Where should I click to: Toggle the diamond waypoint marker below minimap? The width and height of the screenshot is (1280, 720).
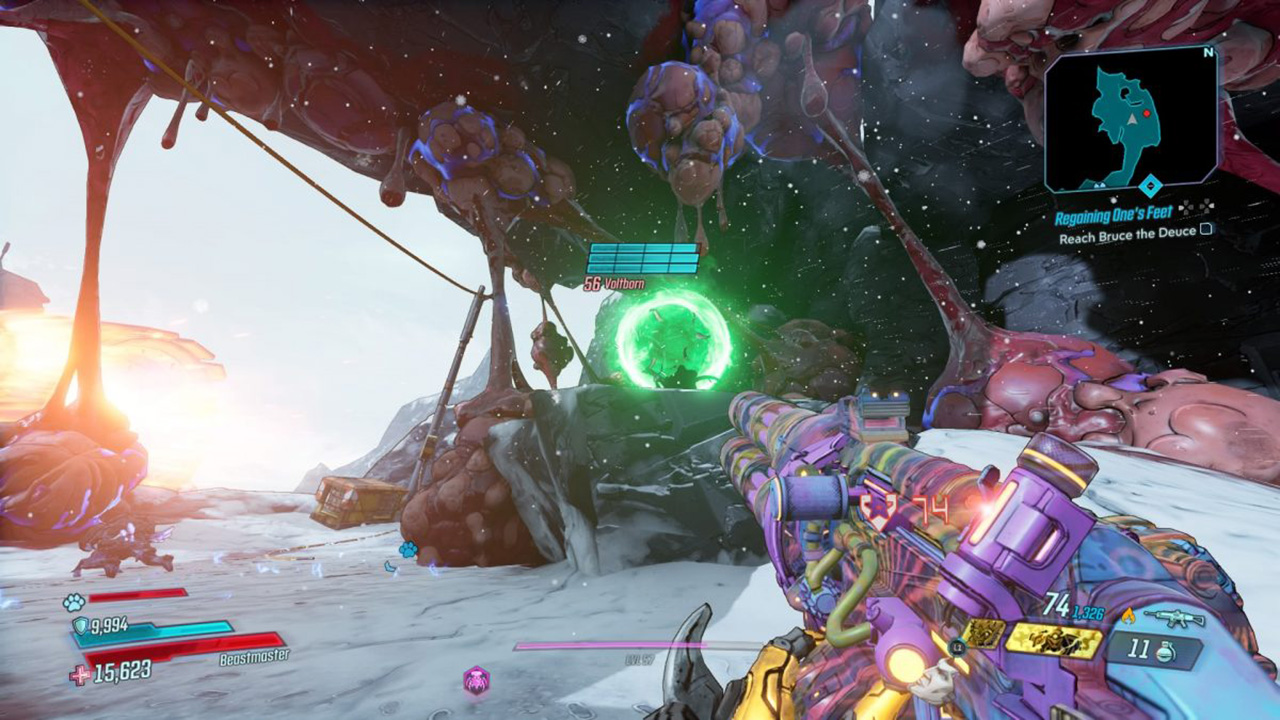(x=1151, y=184)
